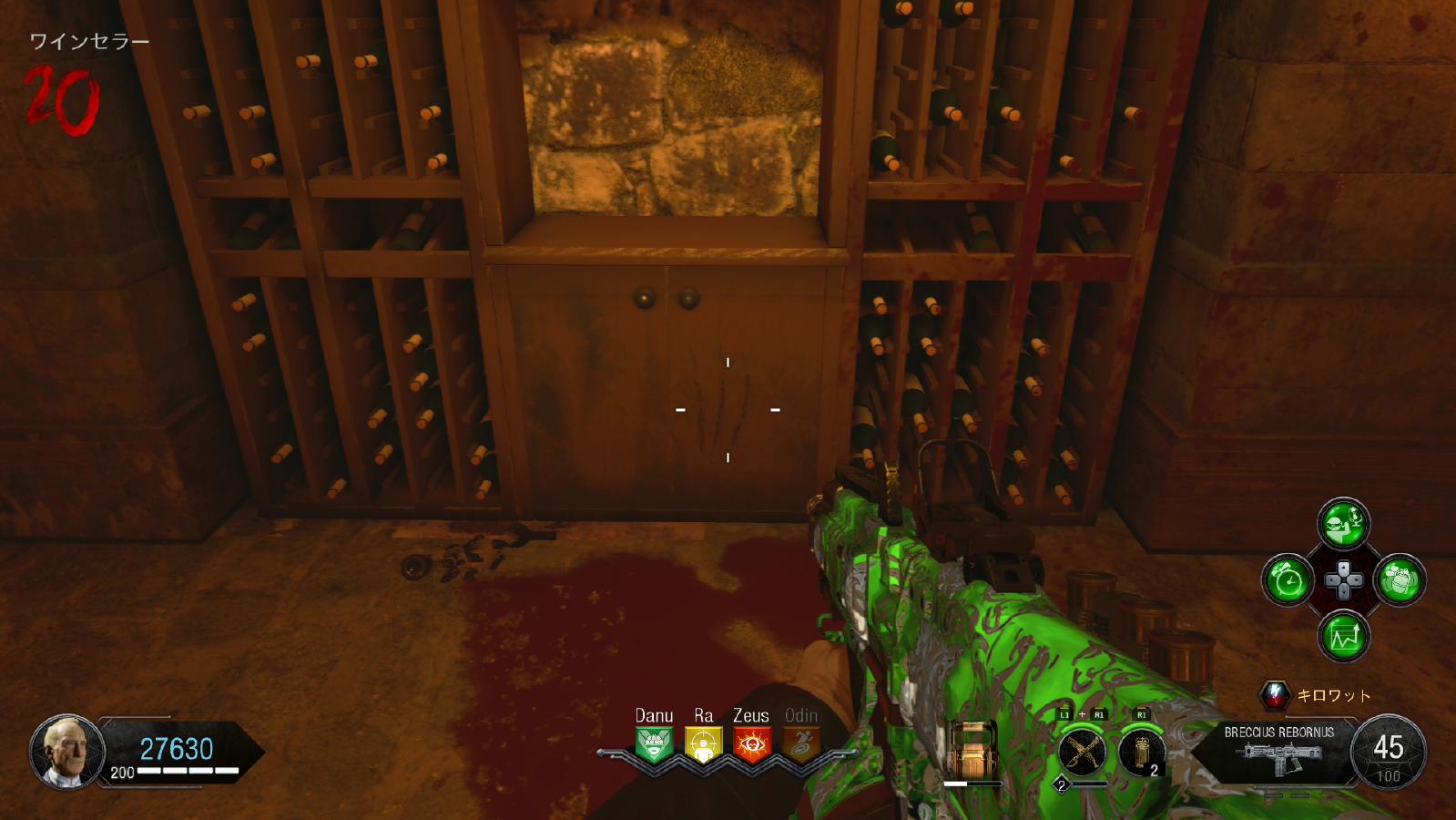Activate the rising graph elixir
This screenshot has width=1456, height=820.
tap(1344, 636)
